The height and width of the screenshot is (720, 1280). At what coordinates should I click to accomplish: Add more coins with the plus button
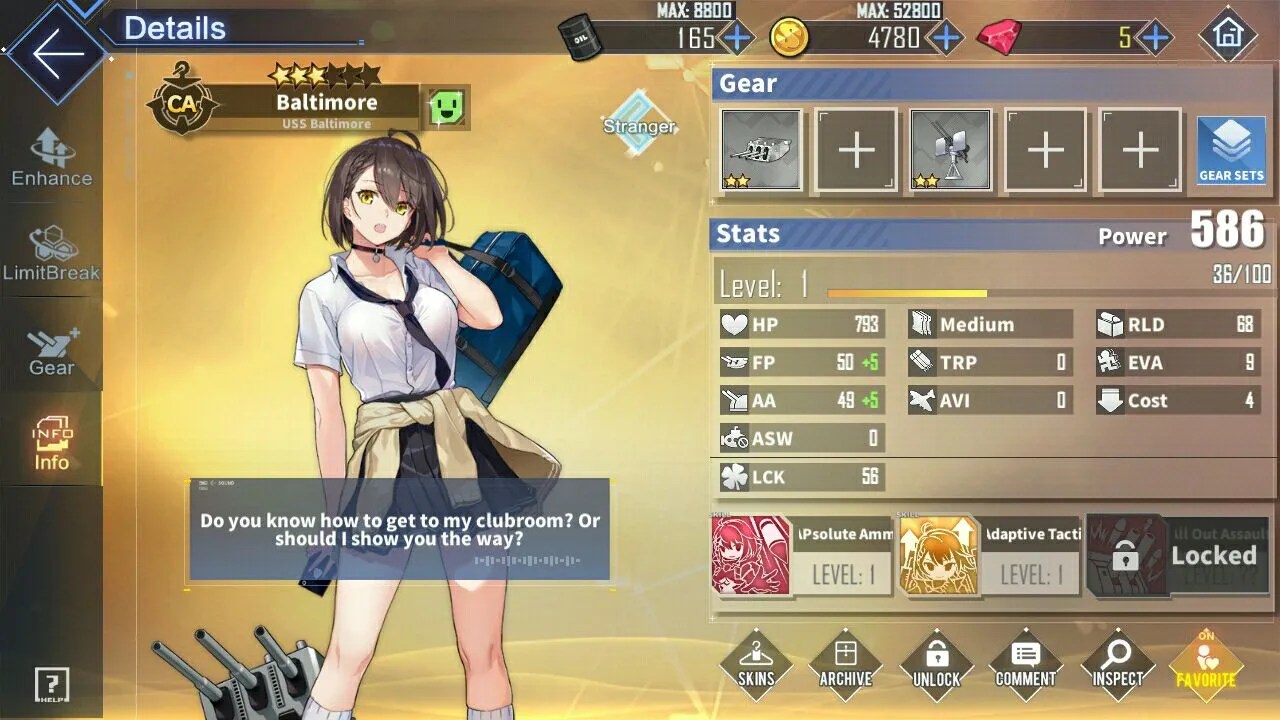pyautogui.click(x=944, y=38)
